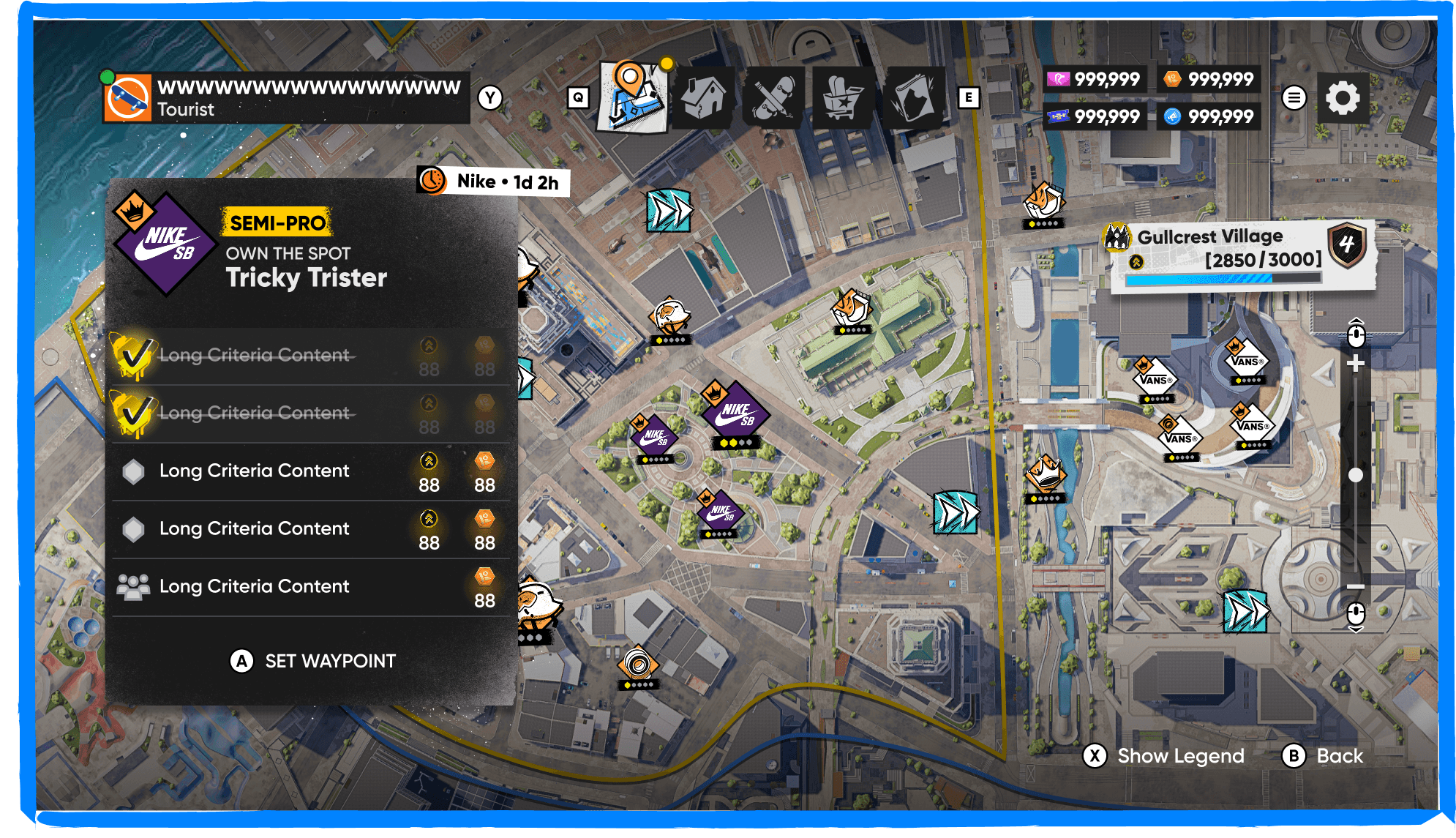Open the hamburger list menu button
Viewport: 1456px width, 838px height.
pyautogui.click(x=1294, y=98)
